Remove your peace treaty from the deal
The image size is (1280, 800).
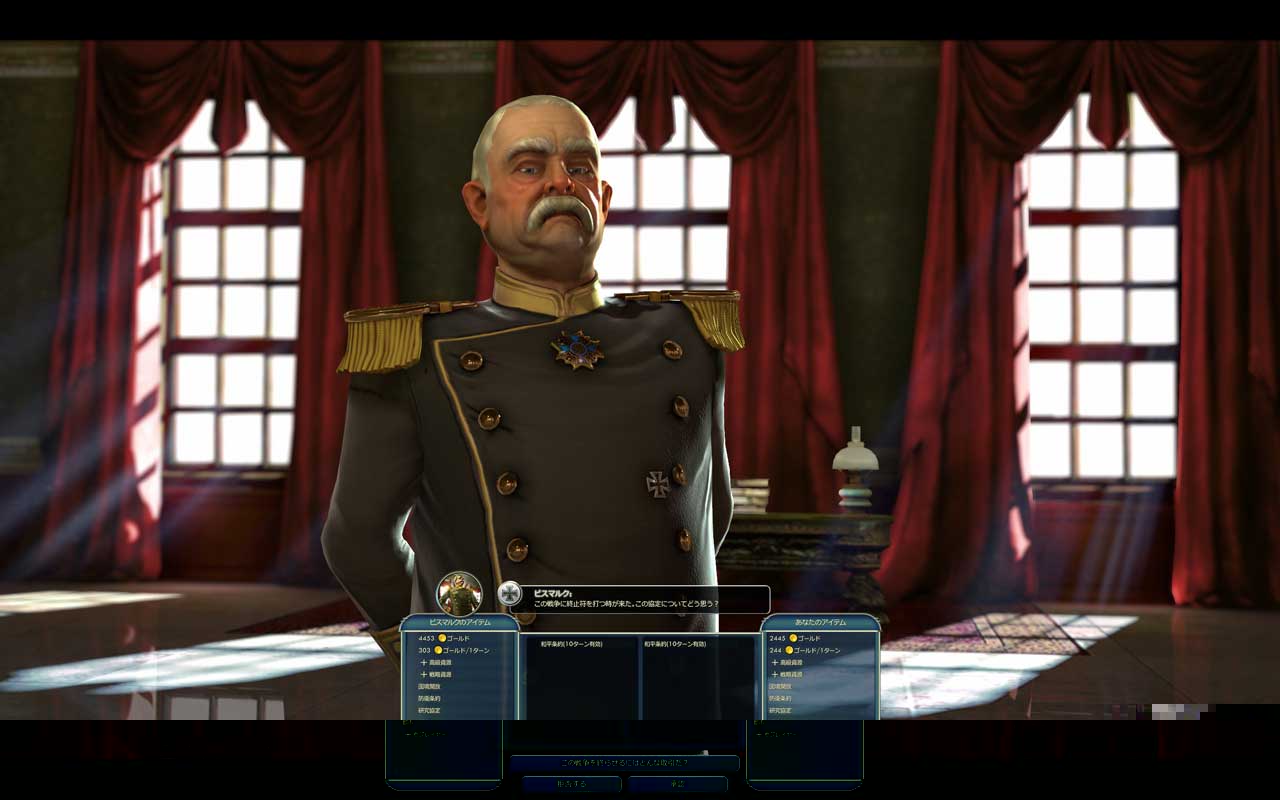[x=675, y=644]
